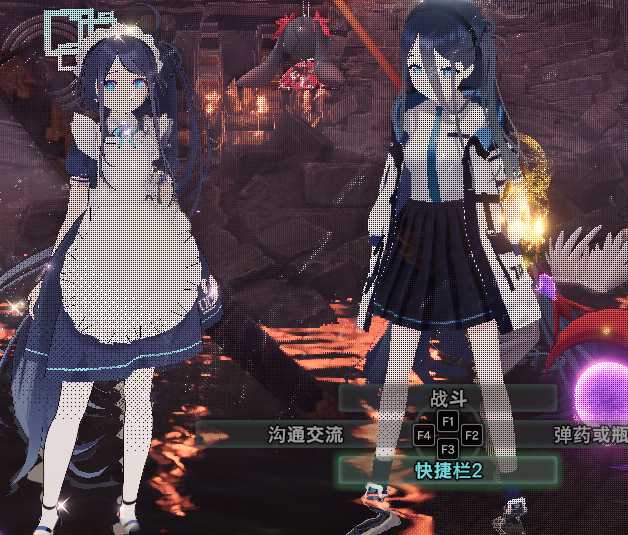The image size is (628, 535).
Task: Select the 弹药或瓶 shortcut entry
Action: 590,435
